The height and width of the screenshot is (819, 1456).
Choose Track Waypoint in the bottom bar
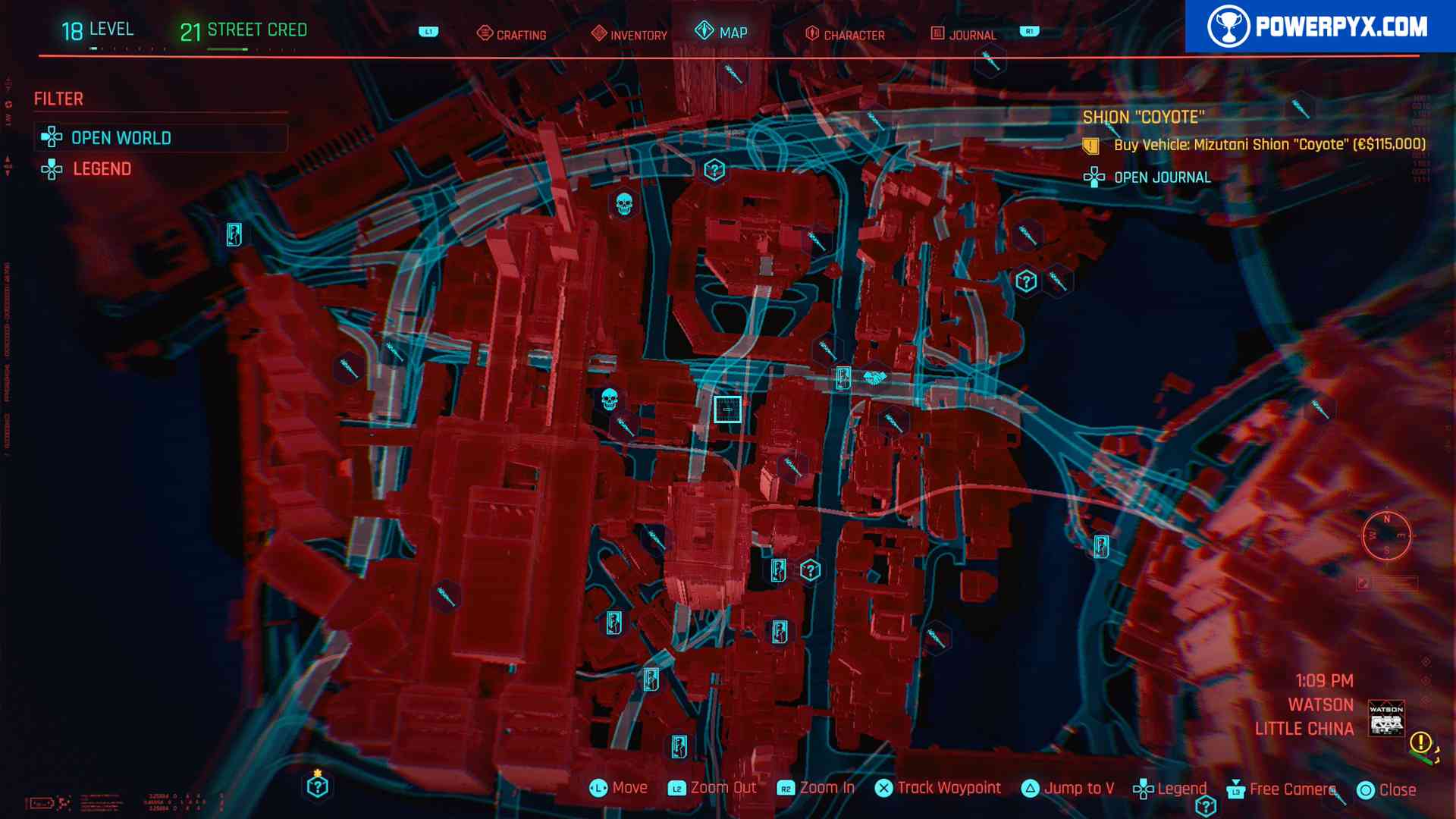click(939, 789)
